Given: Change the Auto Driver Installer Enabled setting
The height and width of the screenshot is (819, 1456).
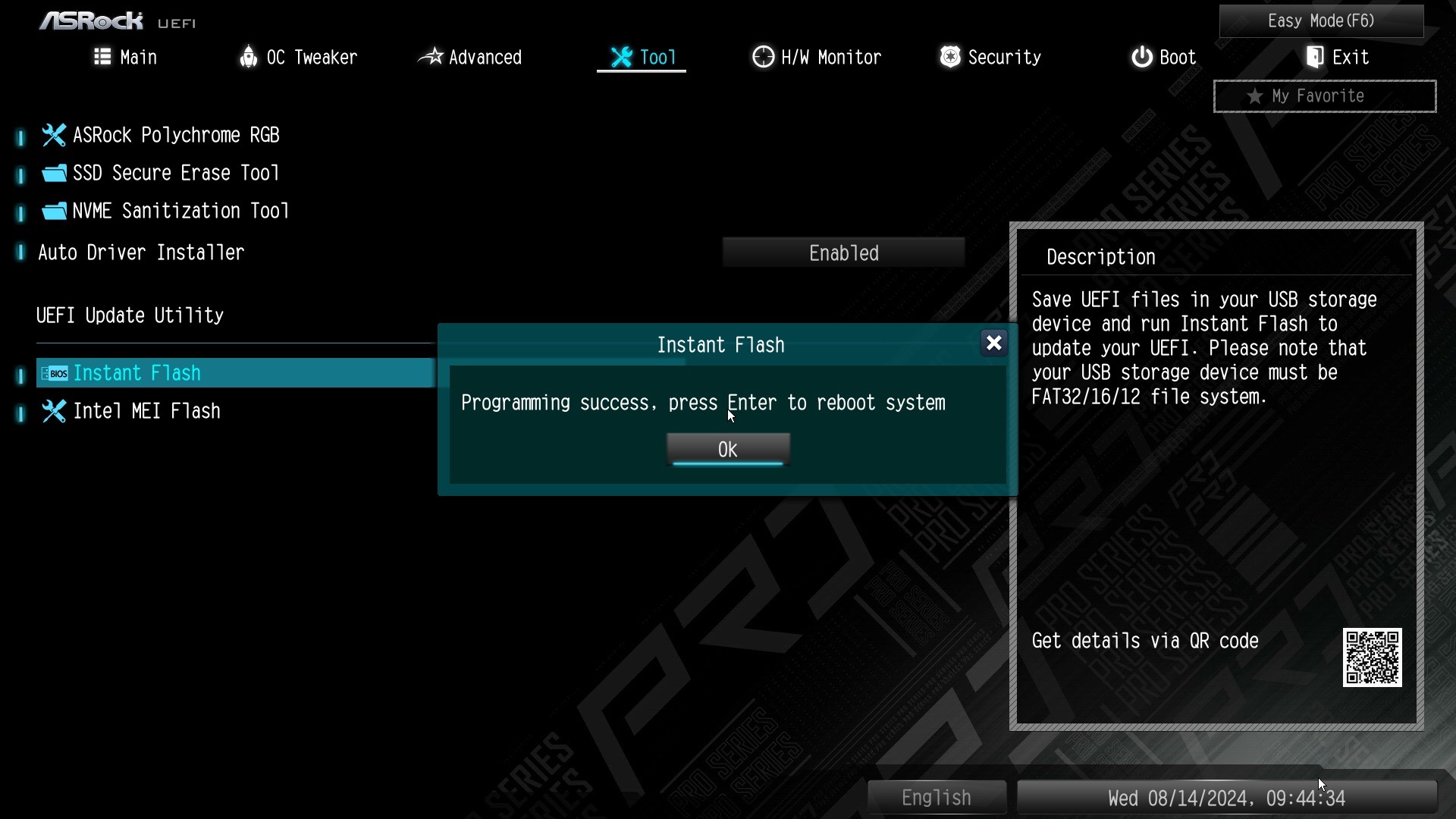Looking at the screenshot, I should click(x=843, y=253).
